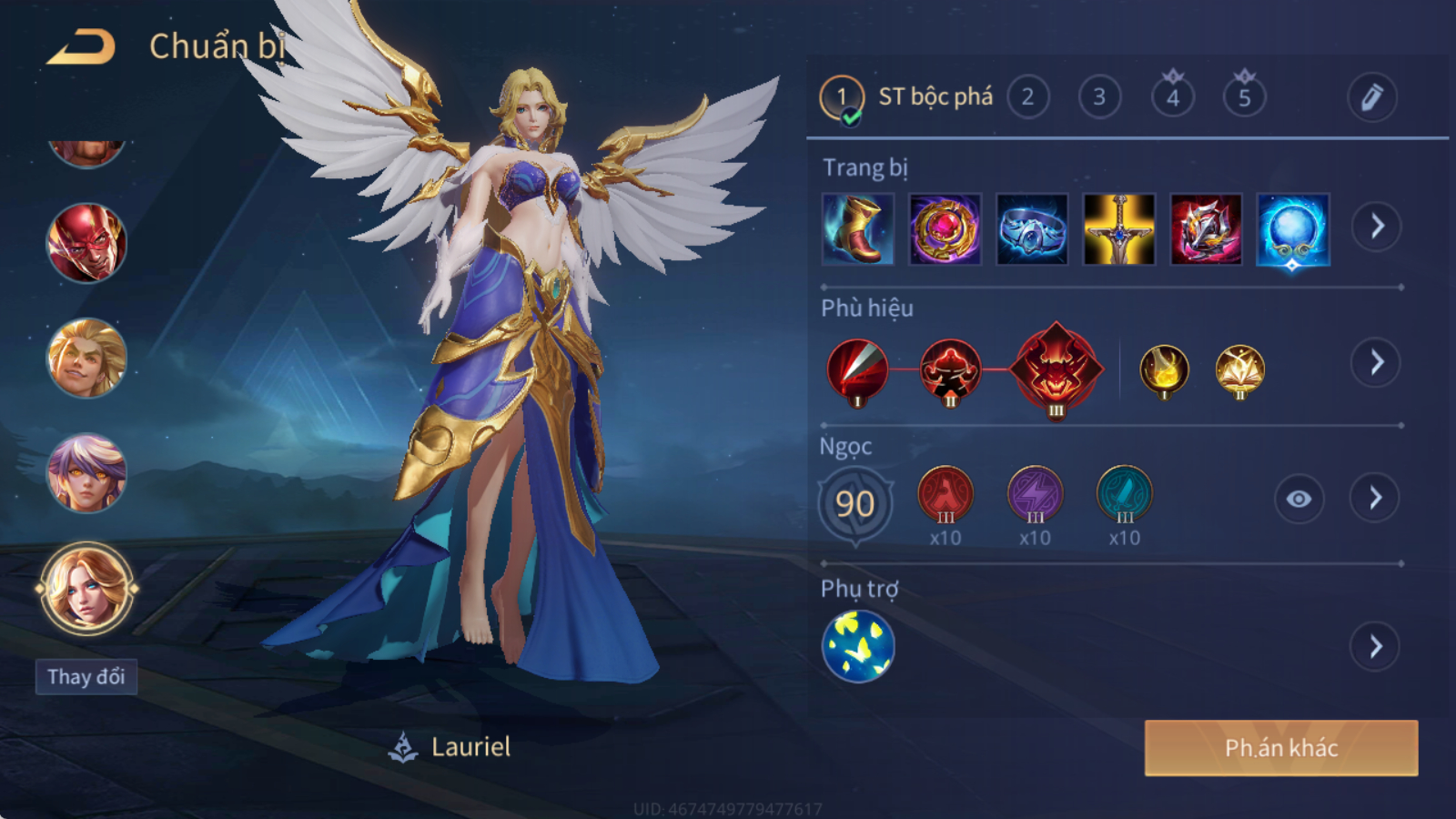Select the boots equipment item
The image size is (1456, 819).
pos(857,228)
